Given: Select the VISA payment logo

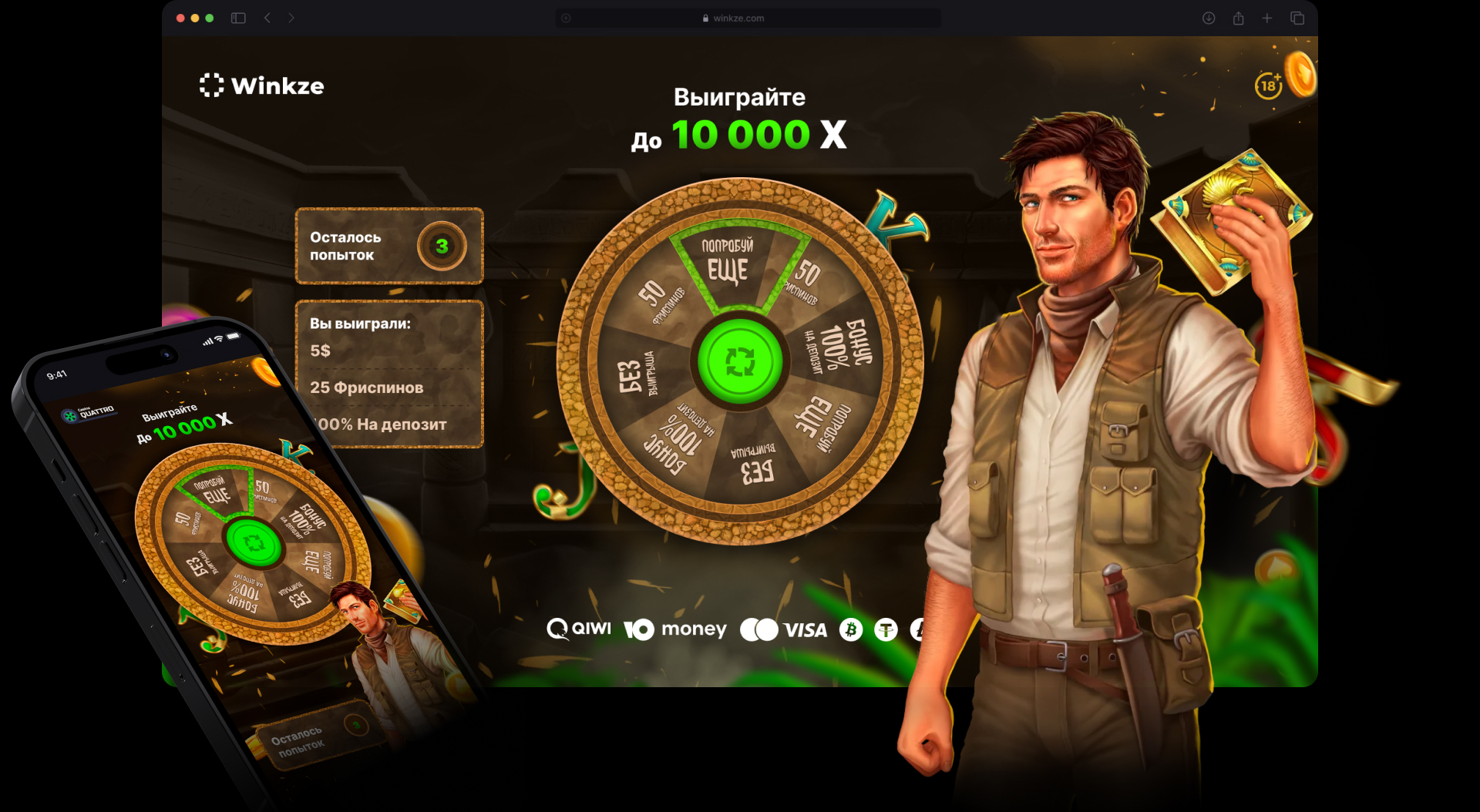Looking at the screenshot, I should point(784,630).
